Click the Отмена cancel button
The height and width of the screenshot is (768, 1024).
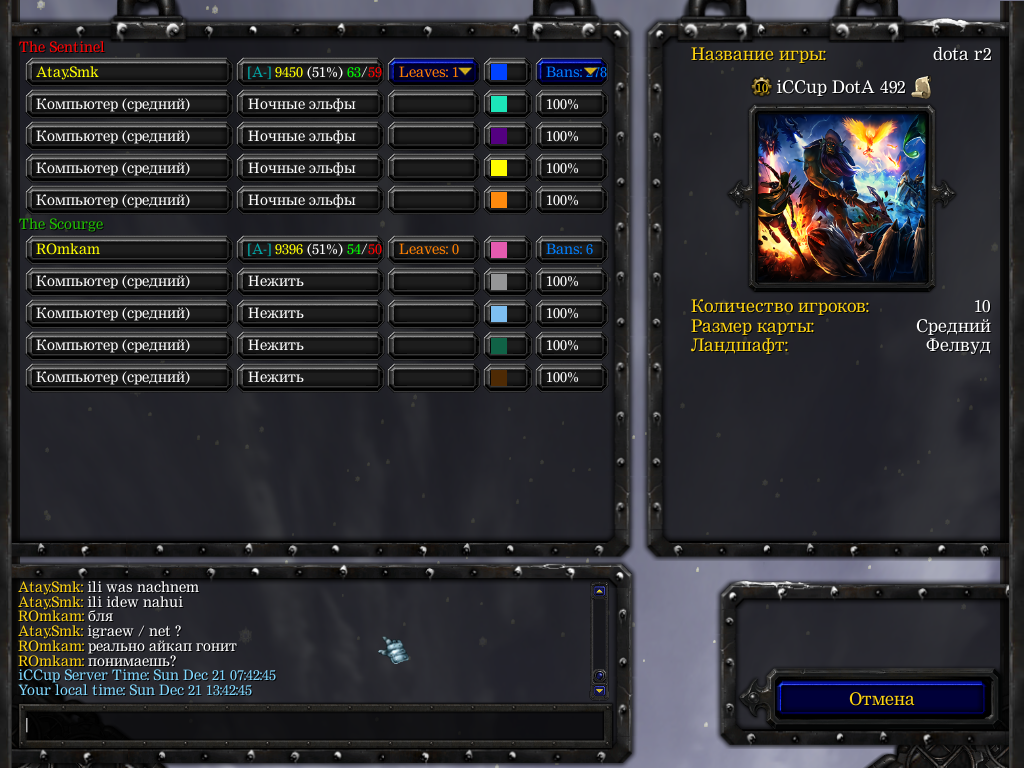[x=882, y=699]
